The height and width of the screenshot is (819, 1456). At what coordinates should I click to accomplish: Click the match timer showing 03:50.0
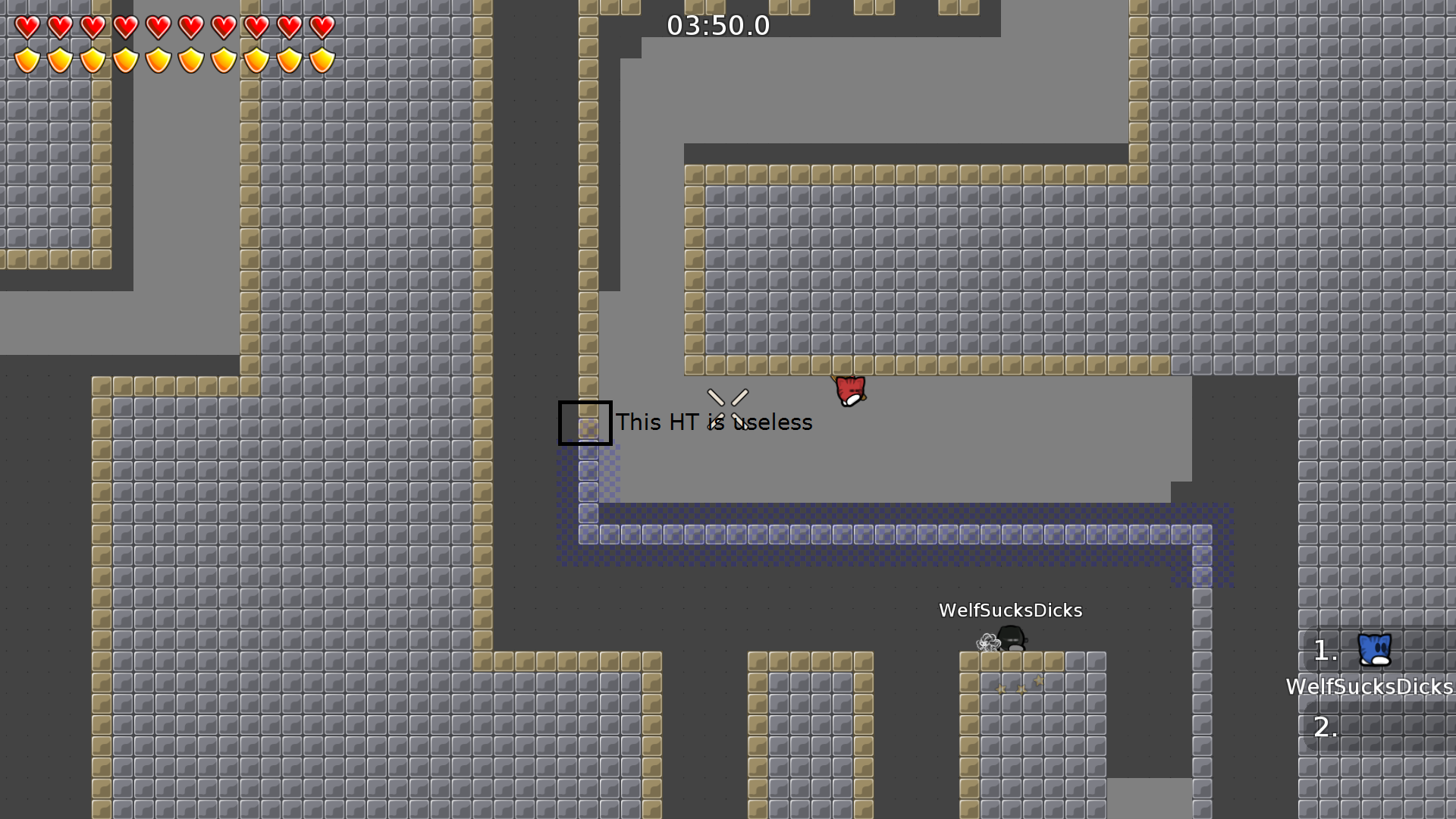717,26
